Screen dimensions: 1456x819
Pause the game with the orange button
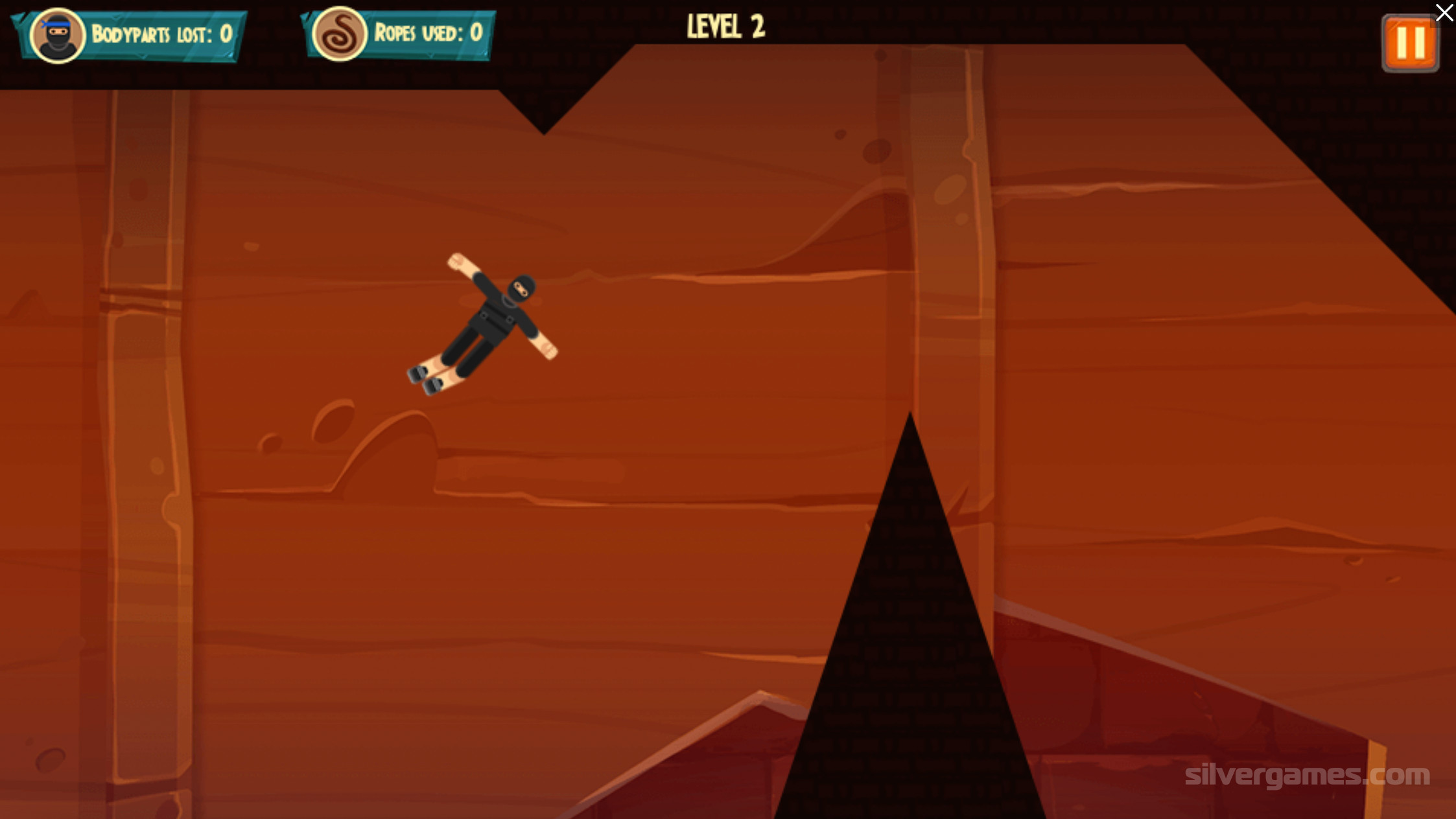click(1410, 43)
